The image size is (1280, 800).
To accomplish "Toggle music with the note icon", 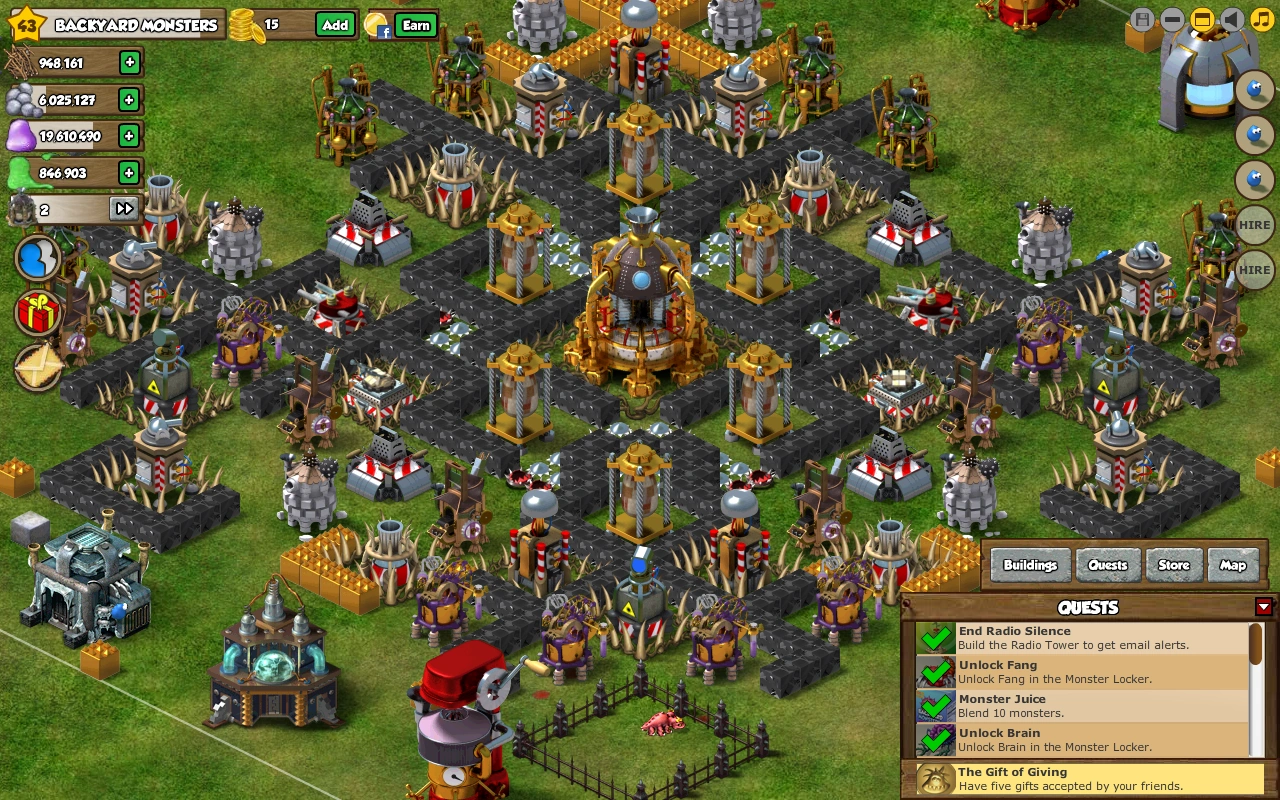I will tap(1262, 20).
